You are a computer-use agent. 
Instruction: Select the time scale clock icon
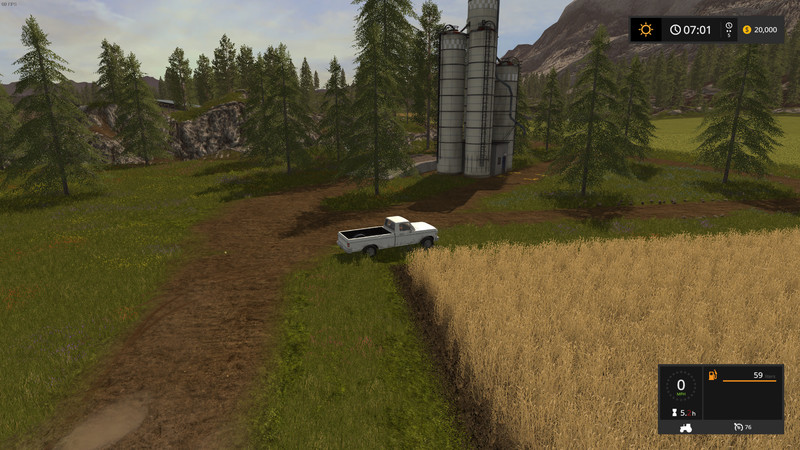click(x=728, y=27)
